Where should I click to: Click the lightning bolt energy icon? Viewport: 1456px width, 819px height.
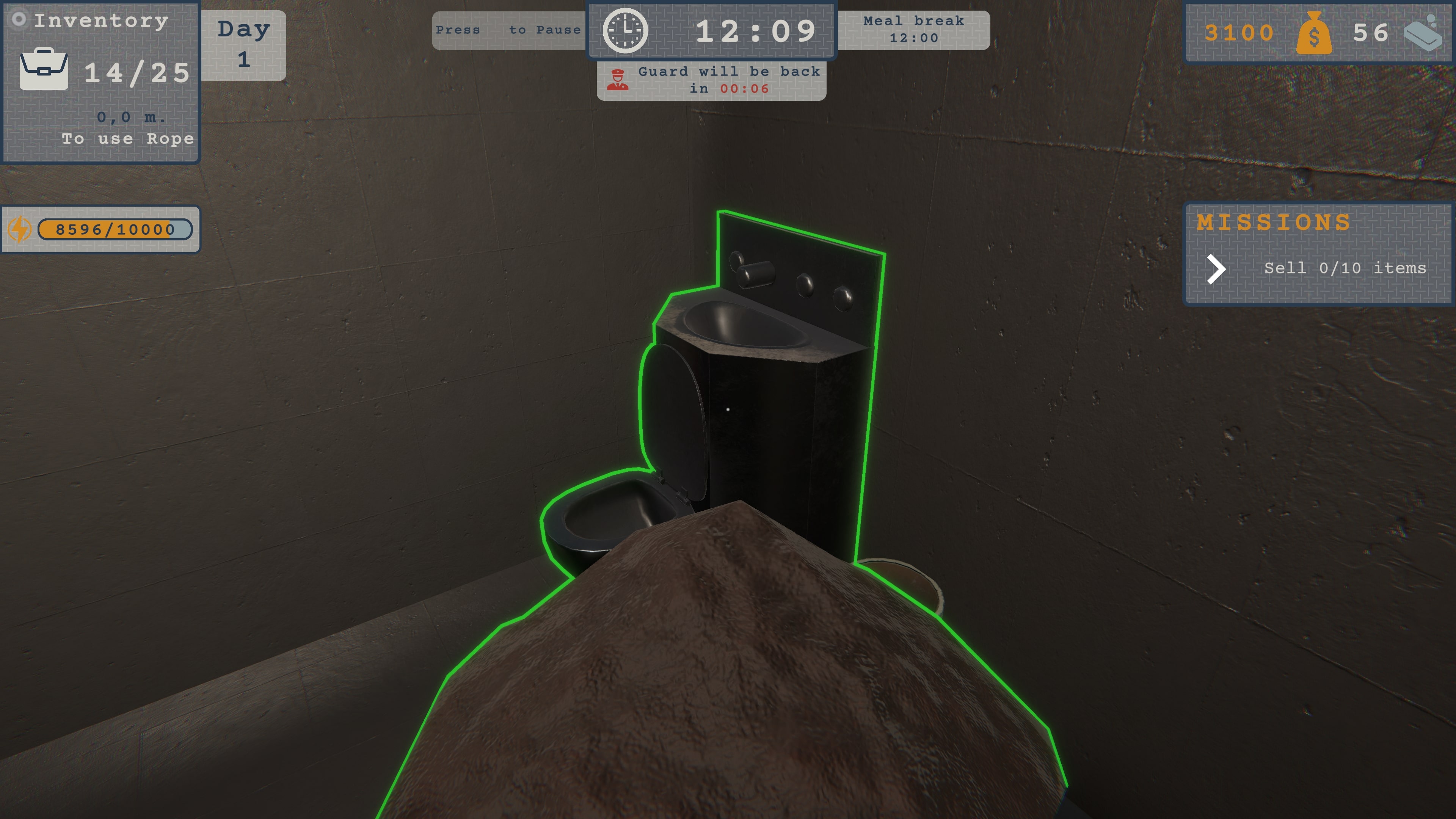[x=19, y=229]
